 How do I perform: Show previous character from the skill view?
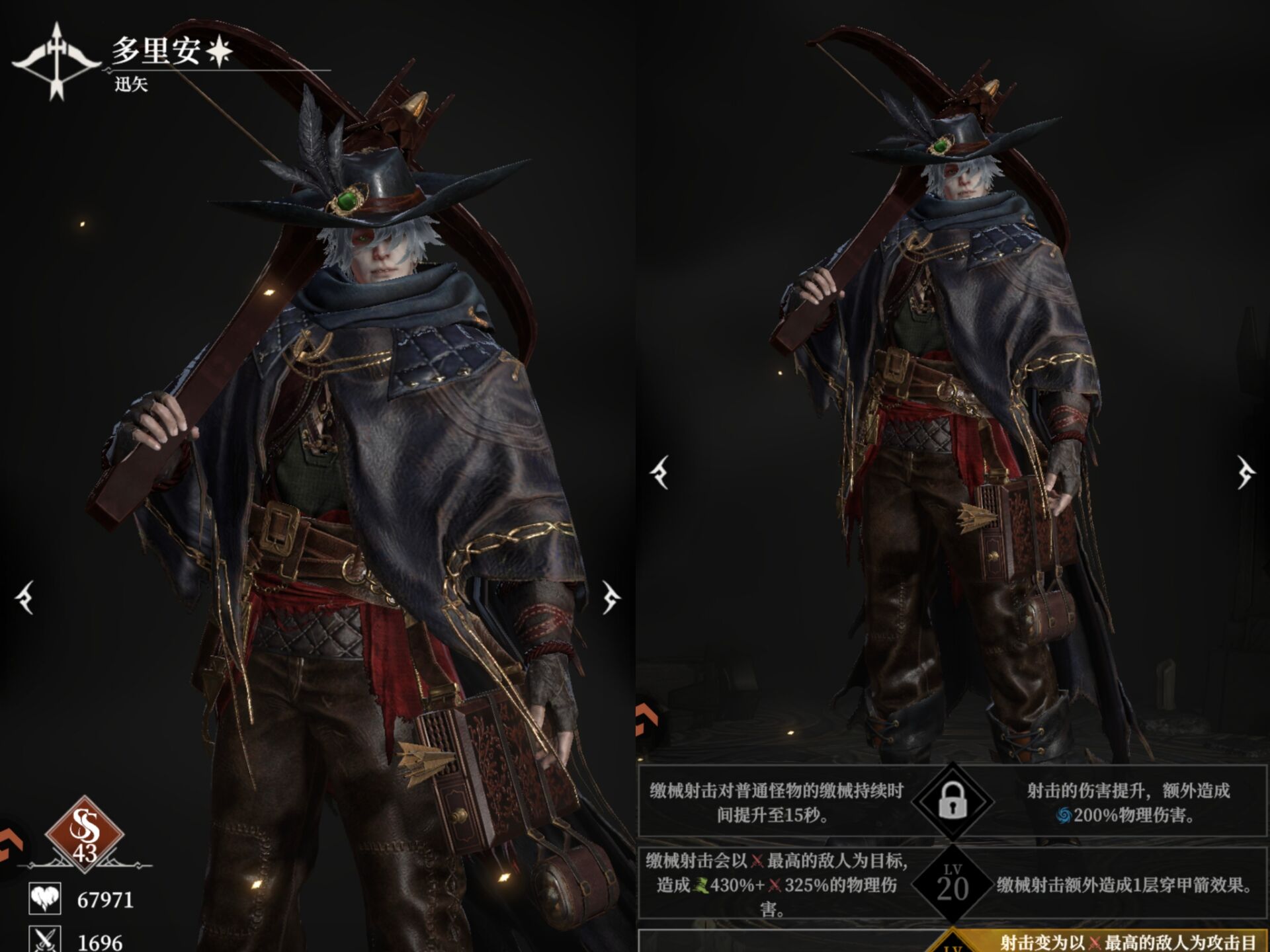(659, 472)
